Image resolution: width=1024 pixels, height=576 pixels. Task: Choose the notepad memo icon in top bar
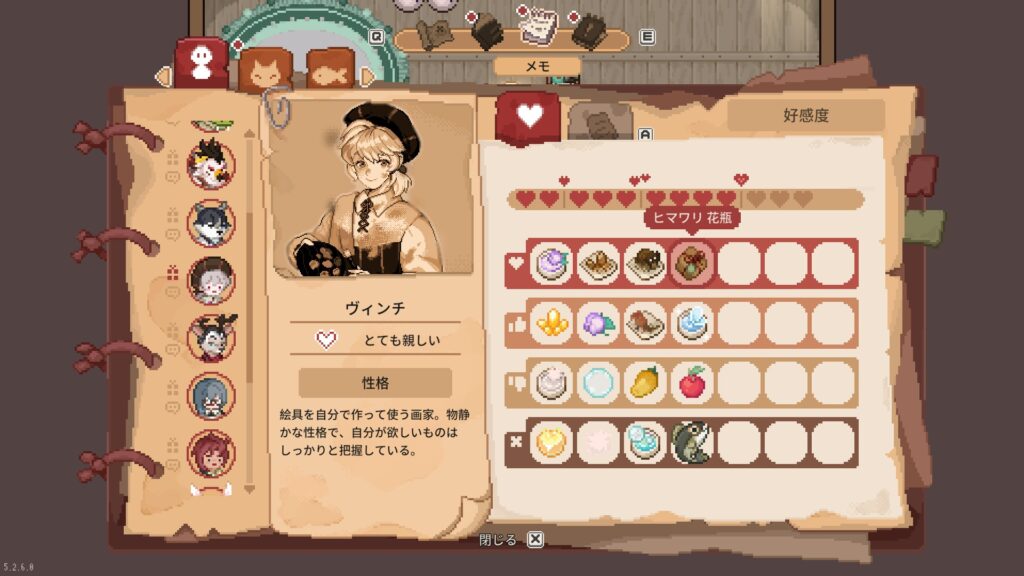(x=539, y=30)
